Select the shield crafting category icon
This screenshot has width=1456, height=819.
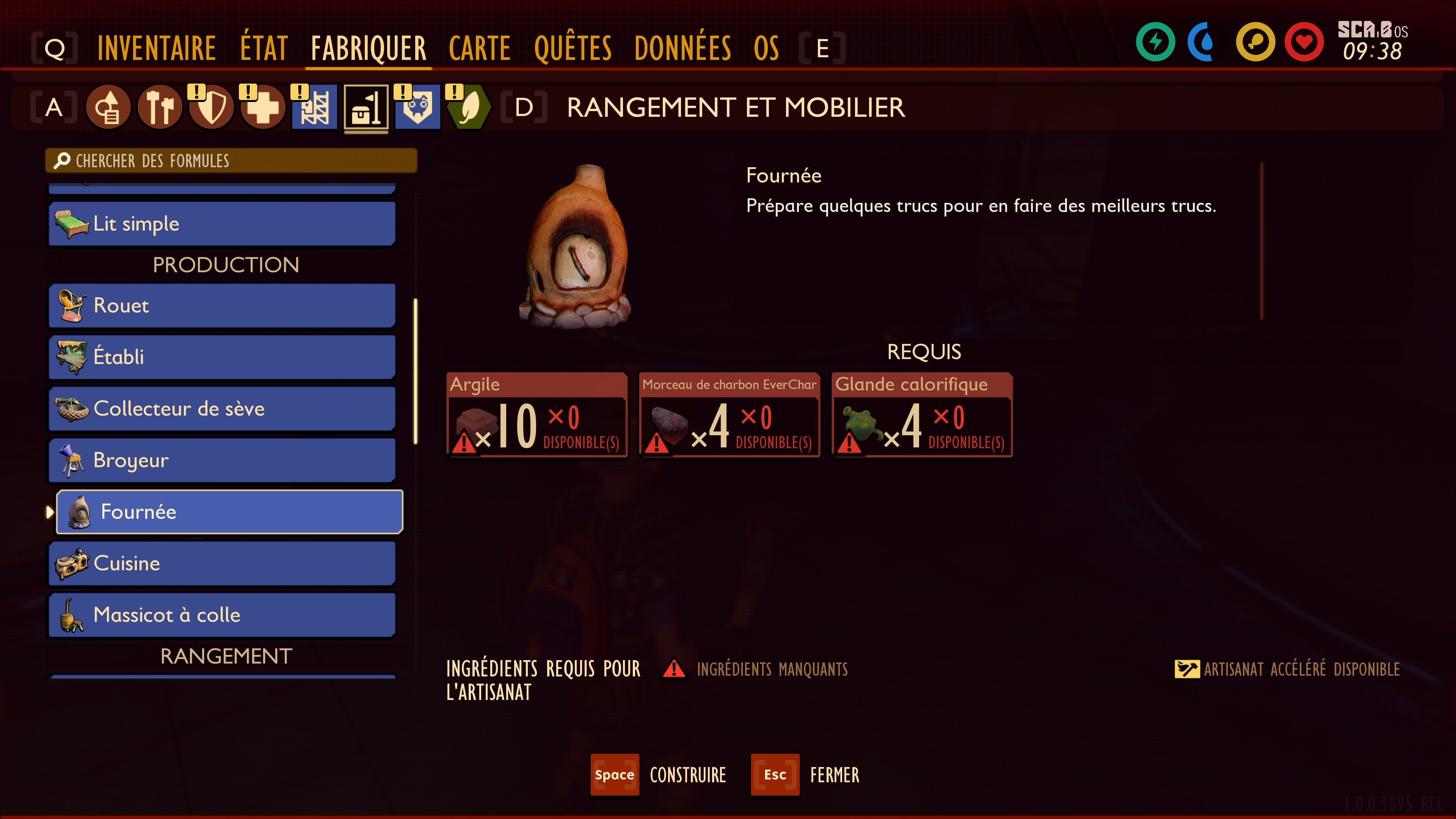[x=212, y=107]
